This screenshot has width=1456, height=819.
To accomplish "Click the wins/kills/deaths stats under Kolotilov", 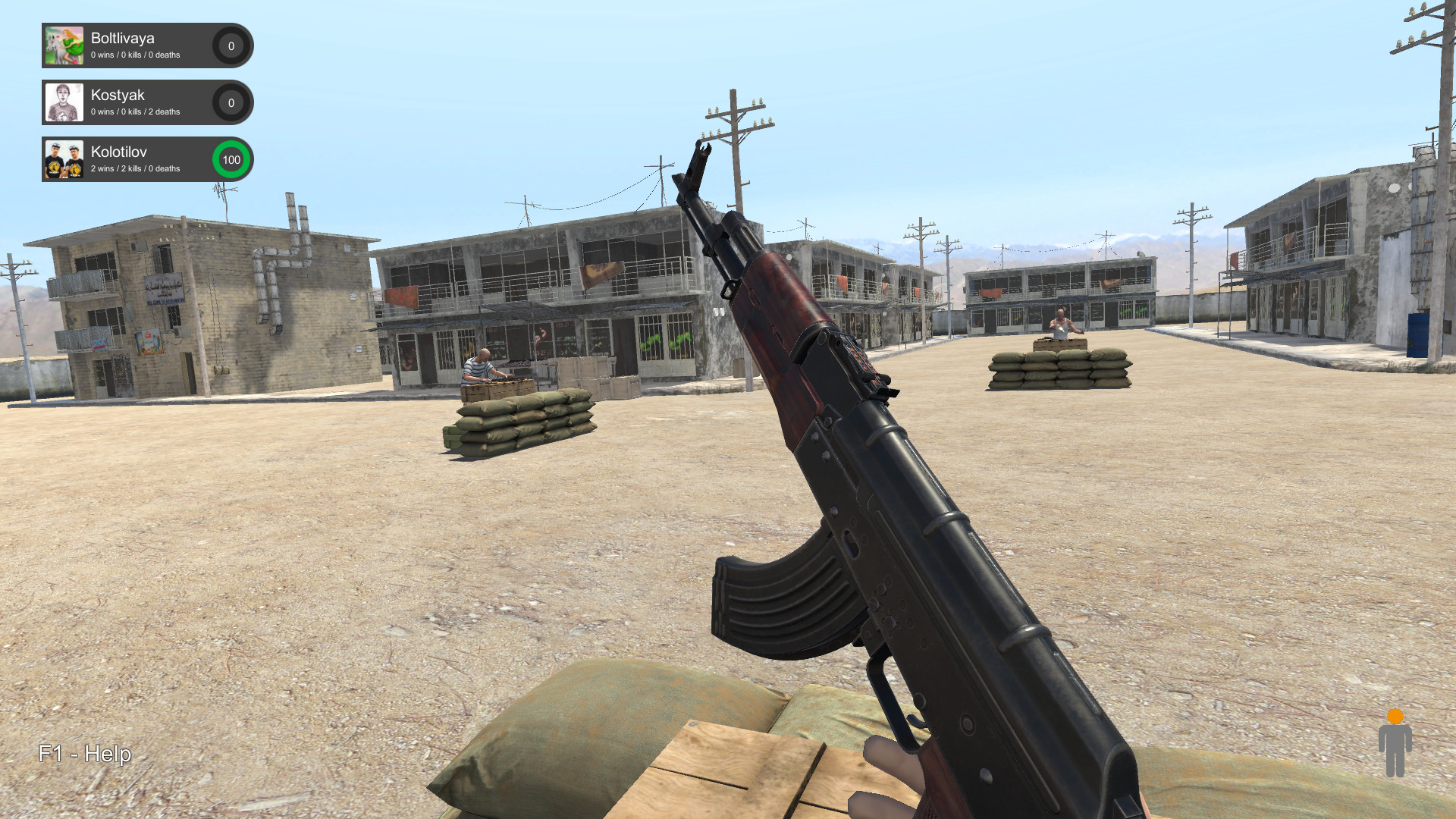I will [134, 168].
